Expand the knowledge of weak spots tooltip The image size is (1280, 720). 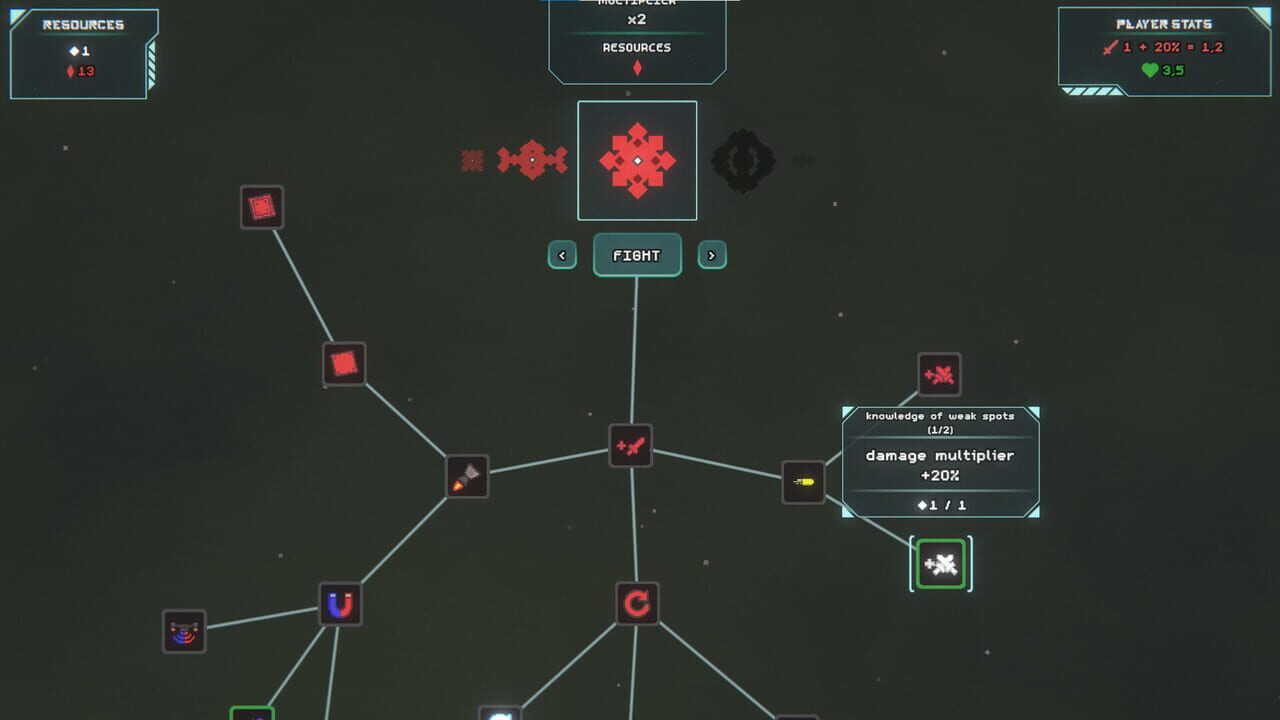pos(940,421)
